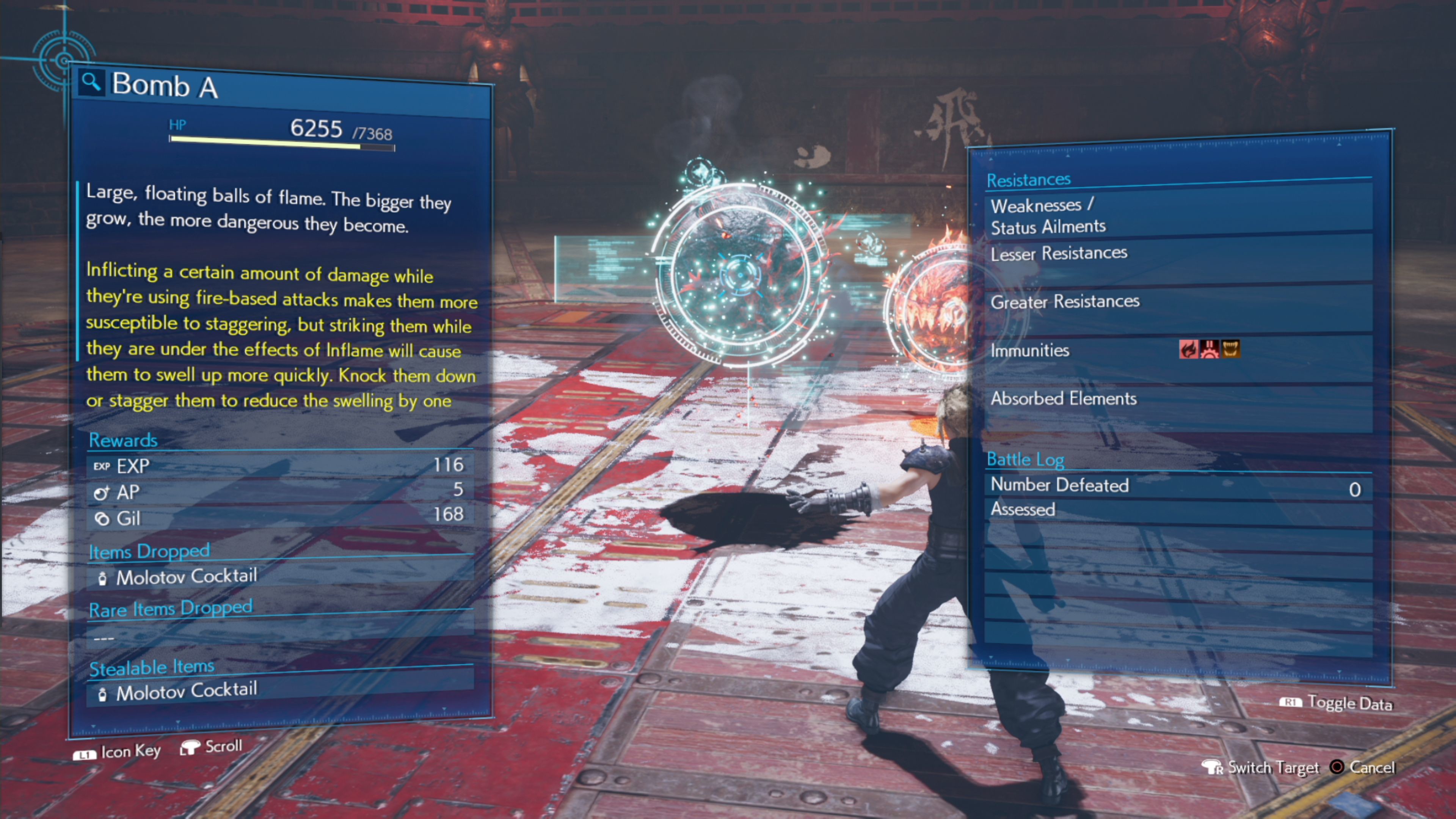Collapse the Absorbed Elements section
Viewport: 1456px width, 819px height.
point(1064,399)
